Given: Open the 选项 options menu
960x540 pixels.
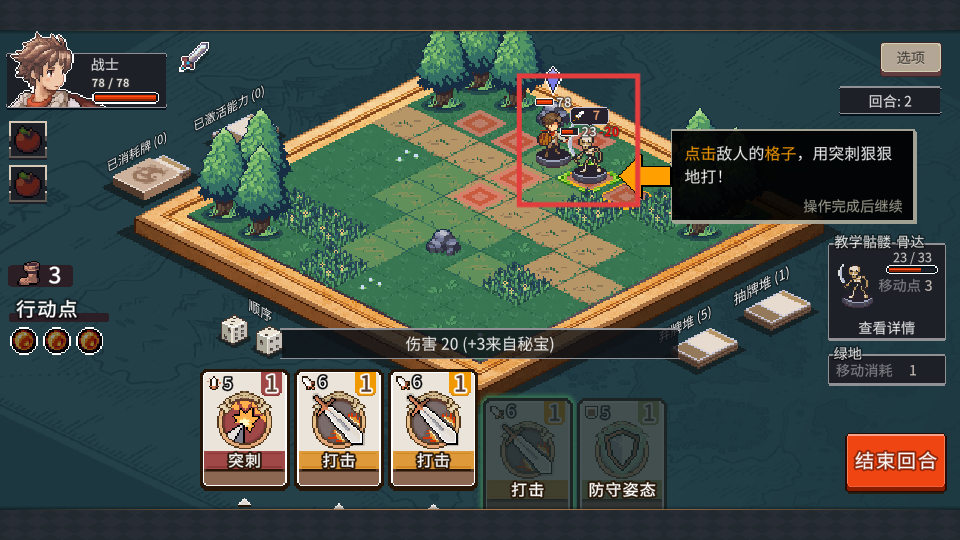Looking at the screenshot, I should tap(910, 58).
